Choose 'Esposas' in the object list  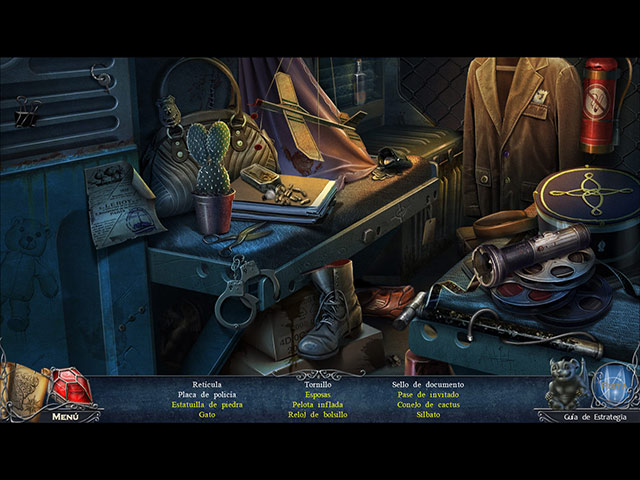317,394
